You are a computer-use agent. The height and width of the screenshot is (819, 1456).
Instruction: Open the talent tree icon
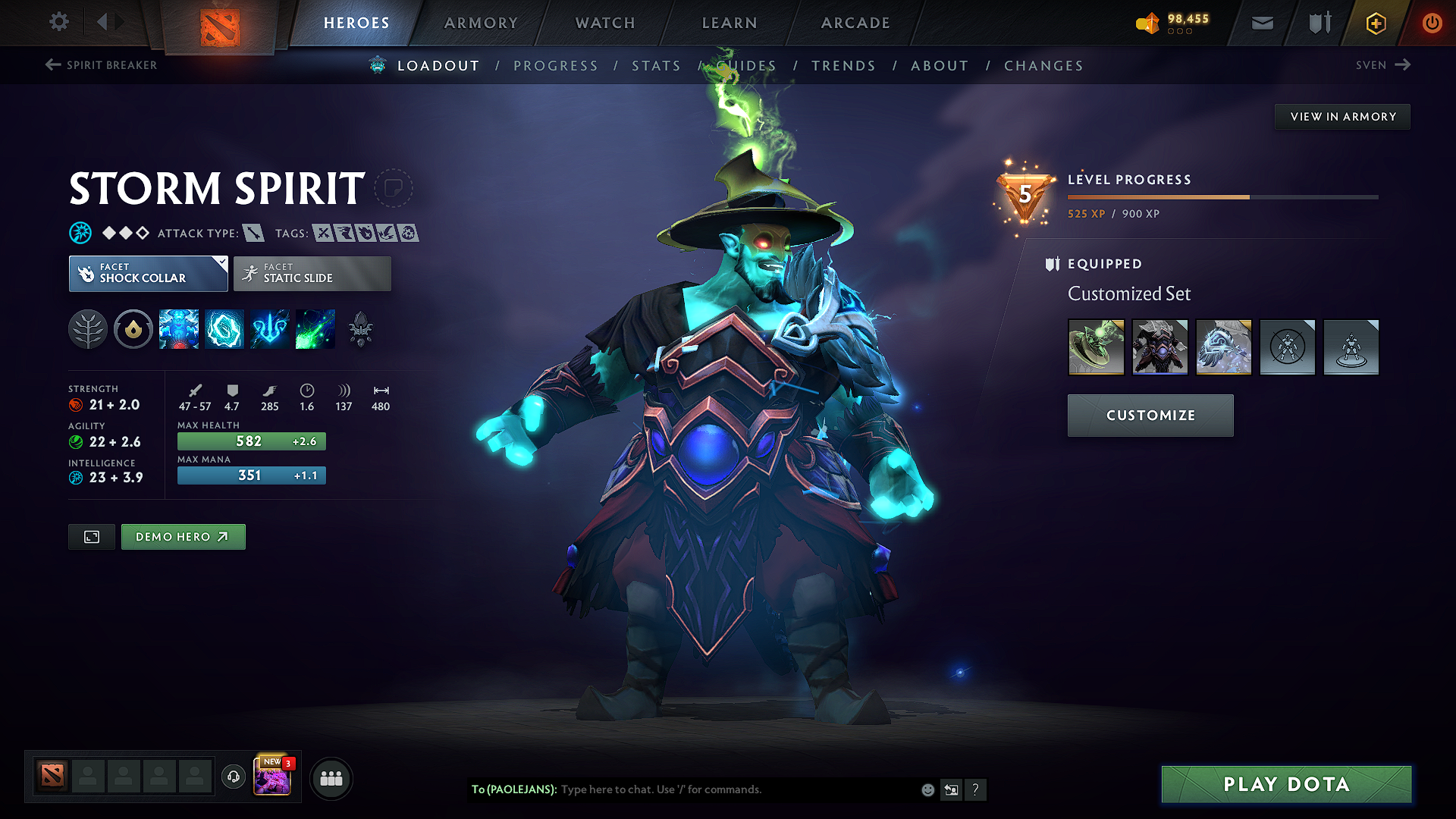pos(88,329)
